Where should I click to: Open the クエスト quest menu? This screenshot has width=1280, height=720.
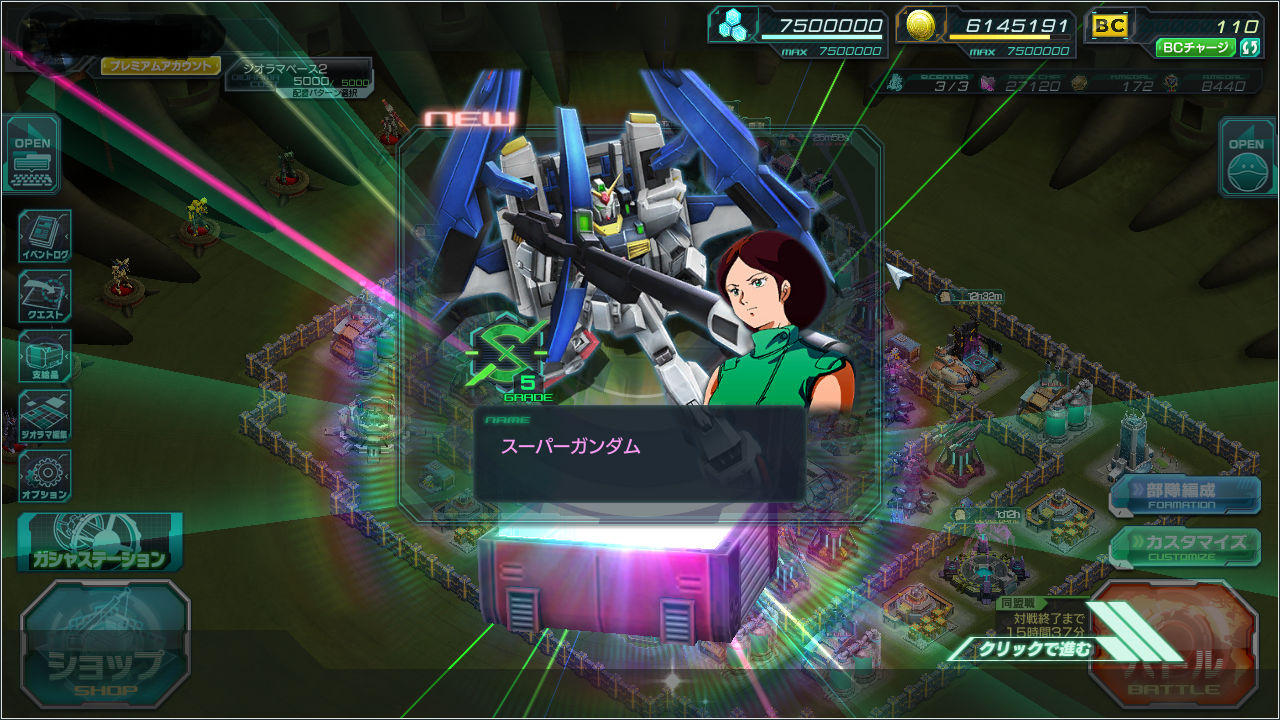(45, 297)
